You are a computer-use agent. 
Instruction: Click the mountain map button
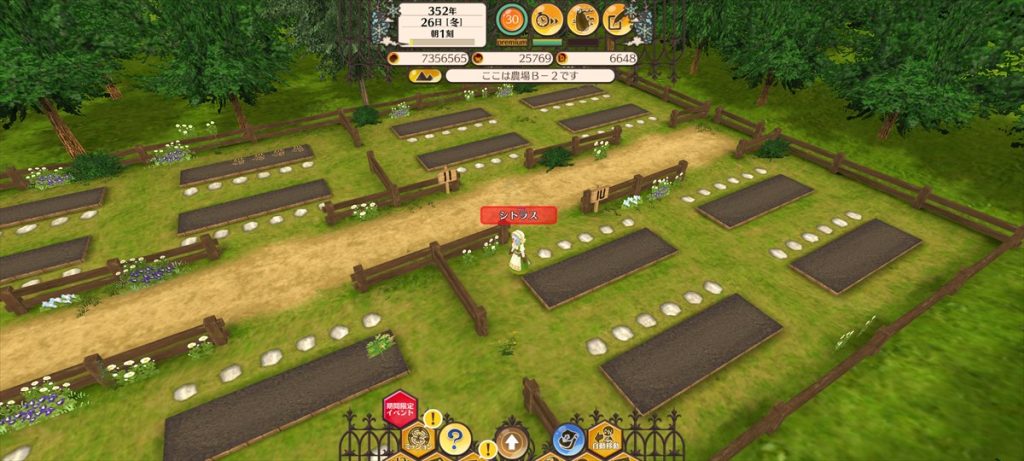425,75
